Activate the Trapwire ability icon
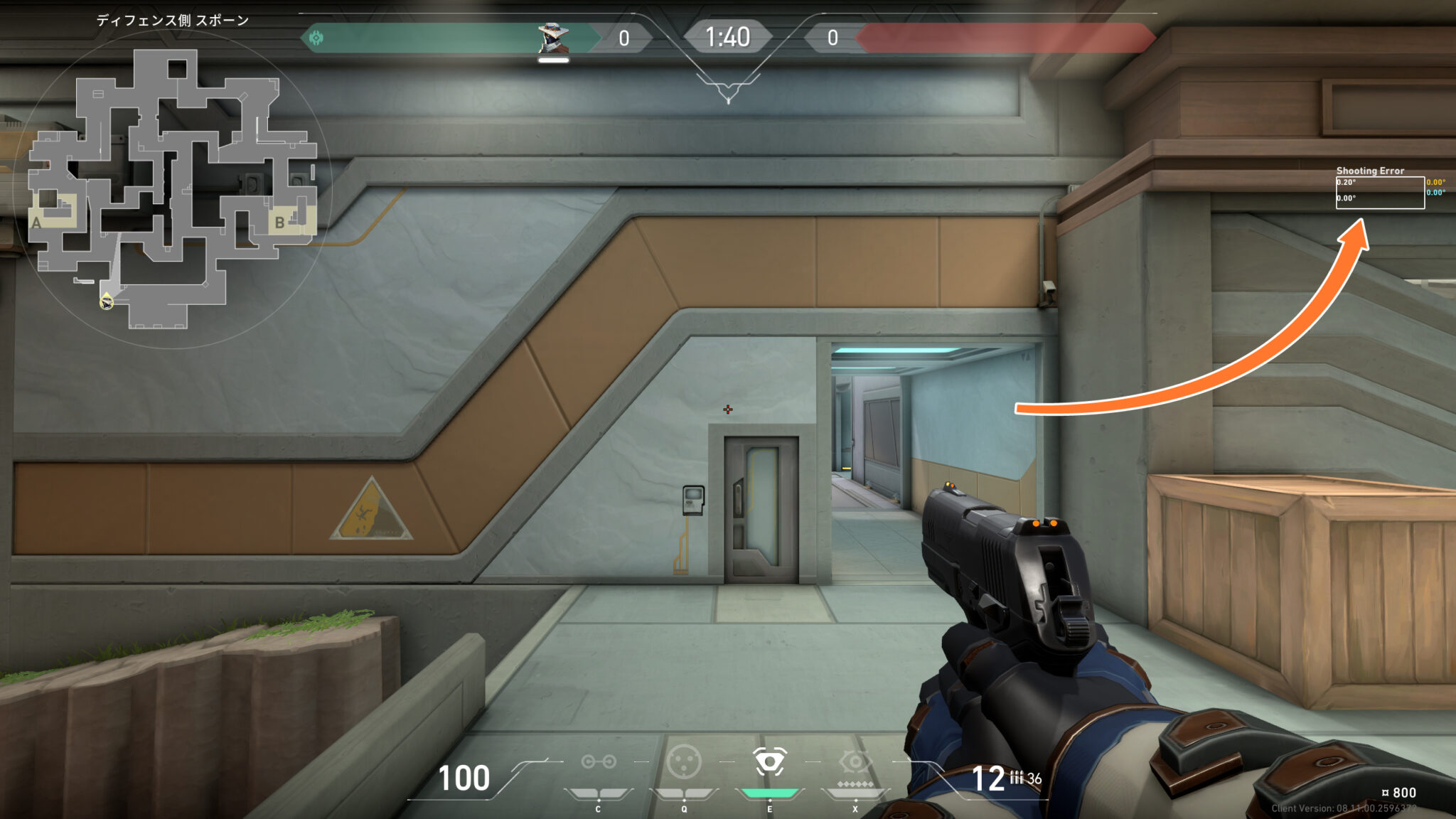1456x819 pixels. pyautogui.click(x=599, y=762)
